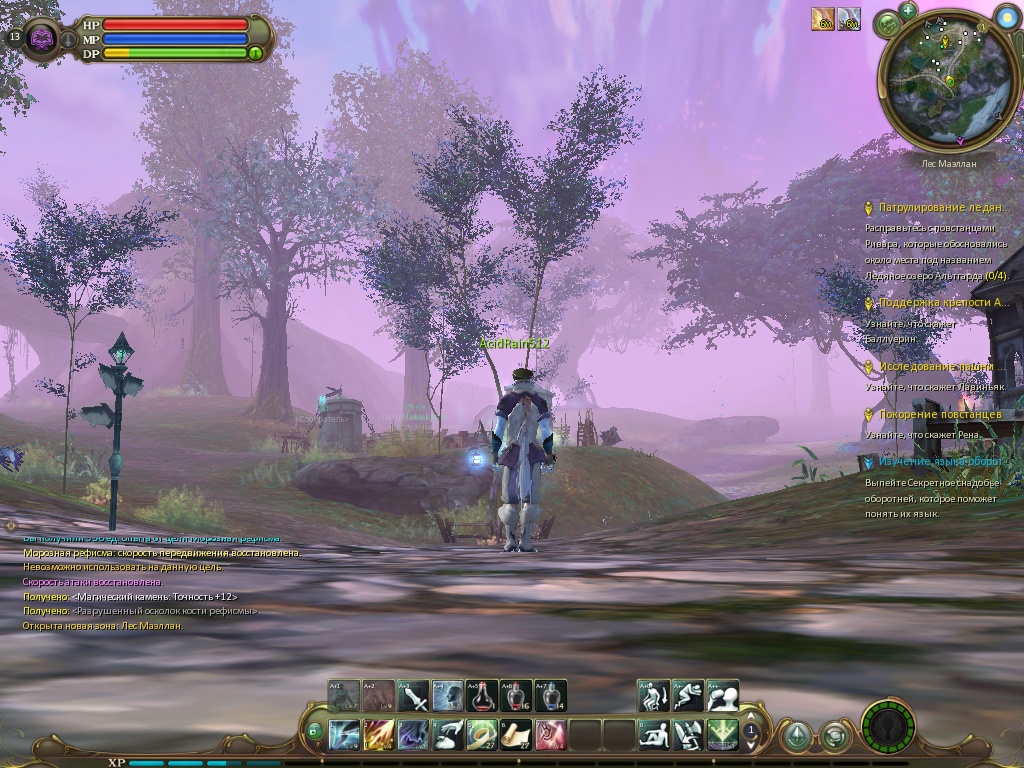Screen dimensions: 1024x768
Task: Open the quest 'Поддержка крепости А...'
Action: [x=943, y=303]
